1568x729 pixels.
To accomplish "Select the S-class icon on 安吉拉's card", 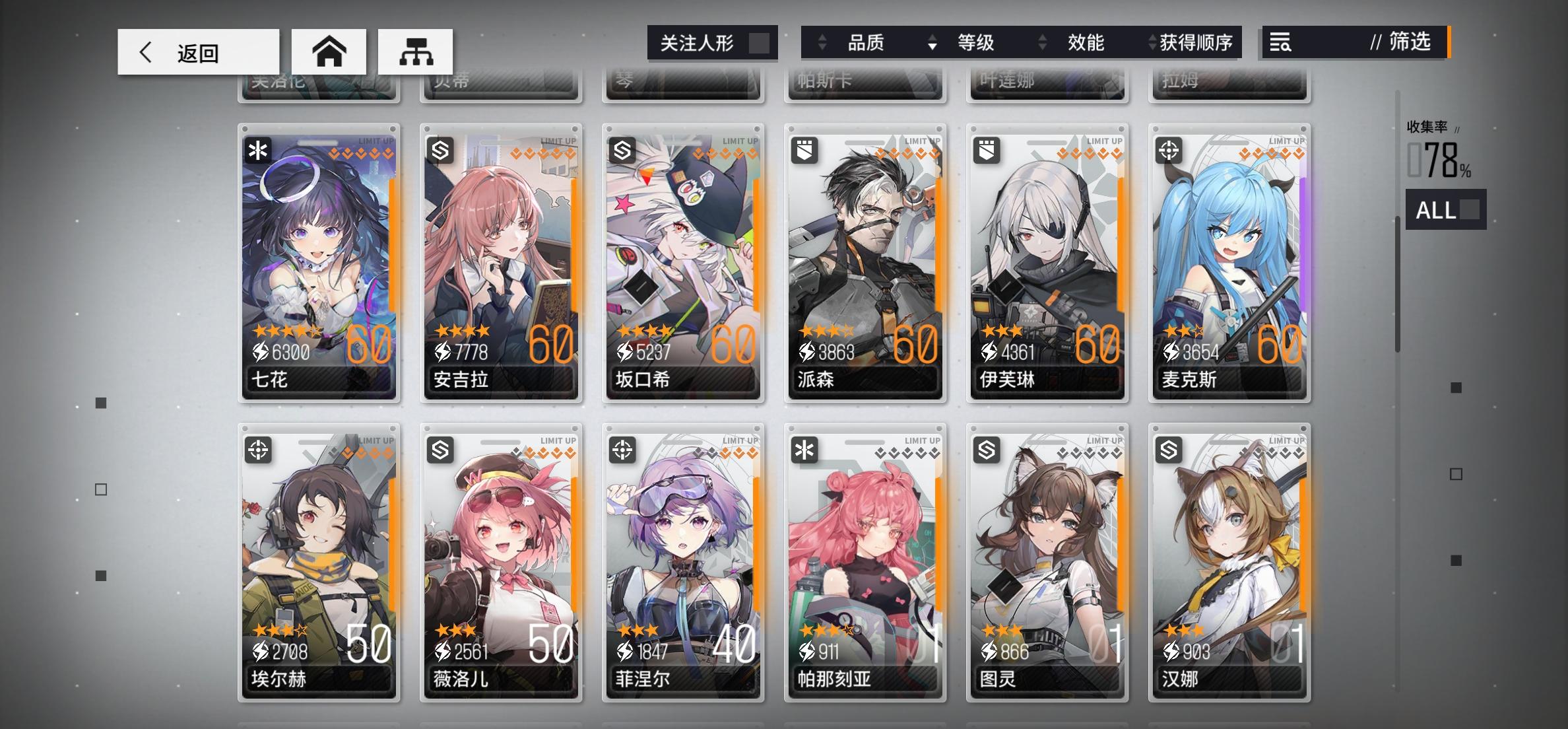I will click(x=439, y=149).
